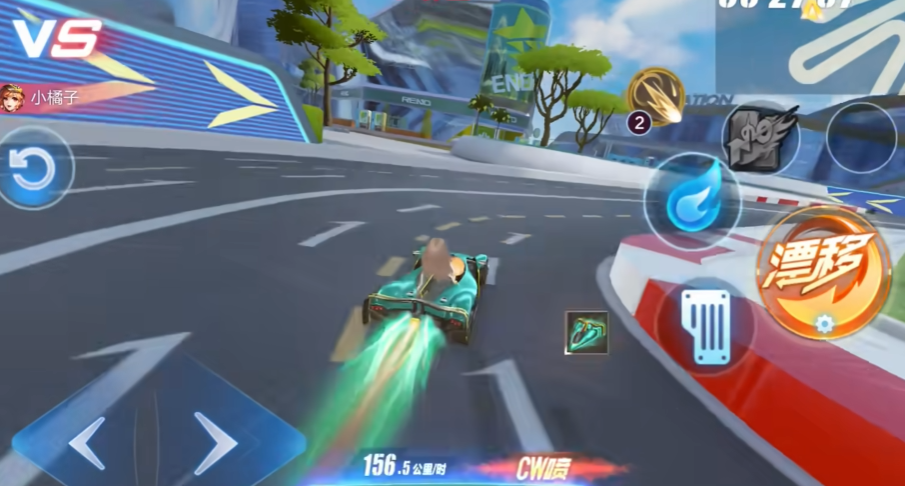Activate the blue water-drop nitro button
Screen dimensions: 905x486
point(692,200)
